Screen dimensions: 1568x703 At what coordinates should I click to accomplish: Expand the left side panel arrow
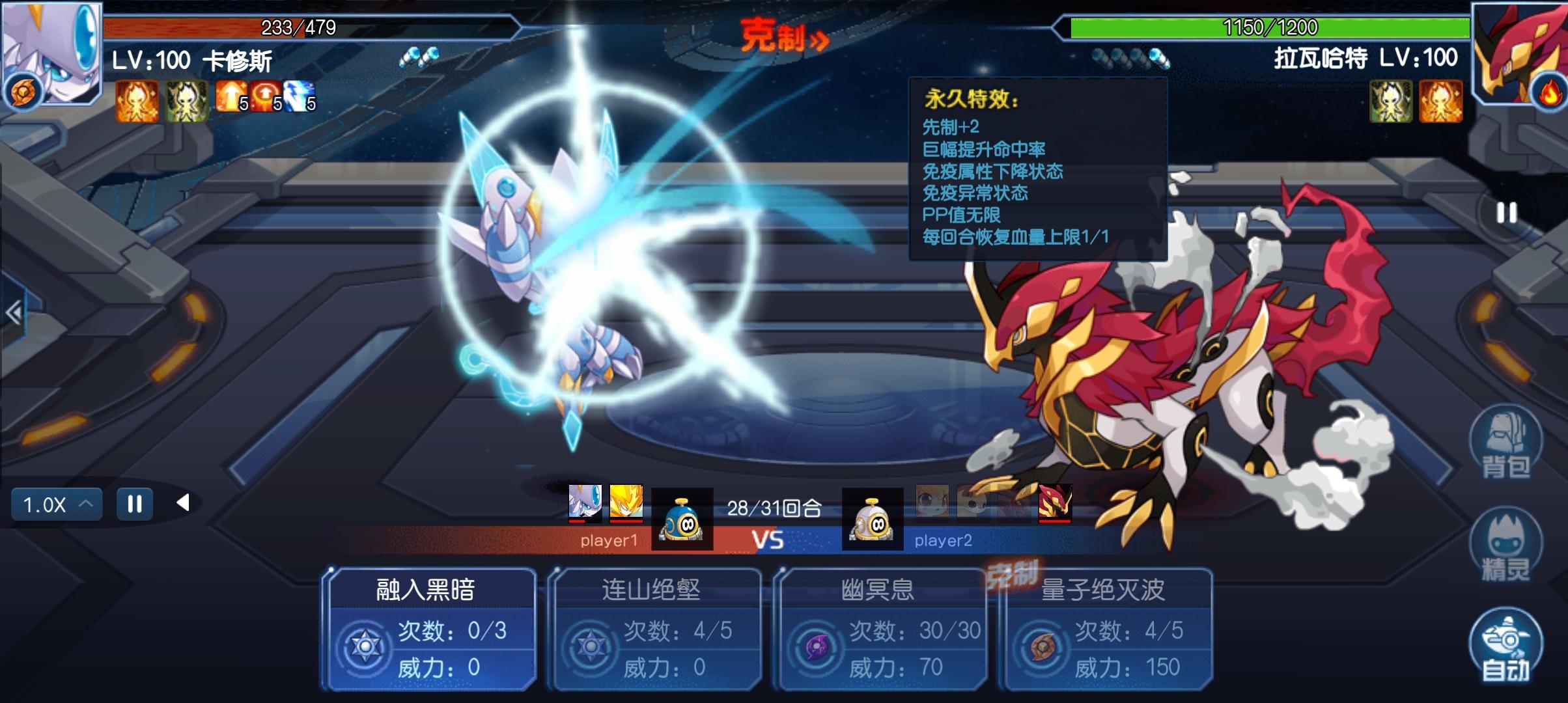coord(13,314)
